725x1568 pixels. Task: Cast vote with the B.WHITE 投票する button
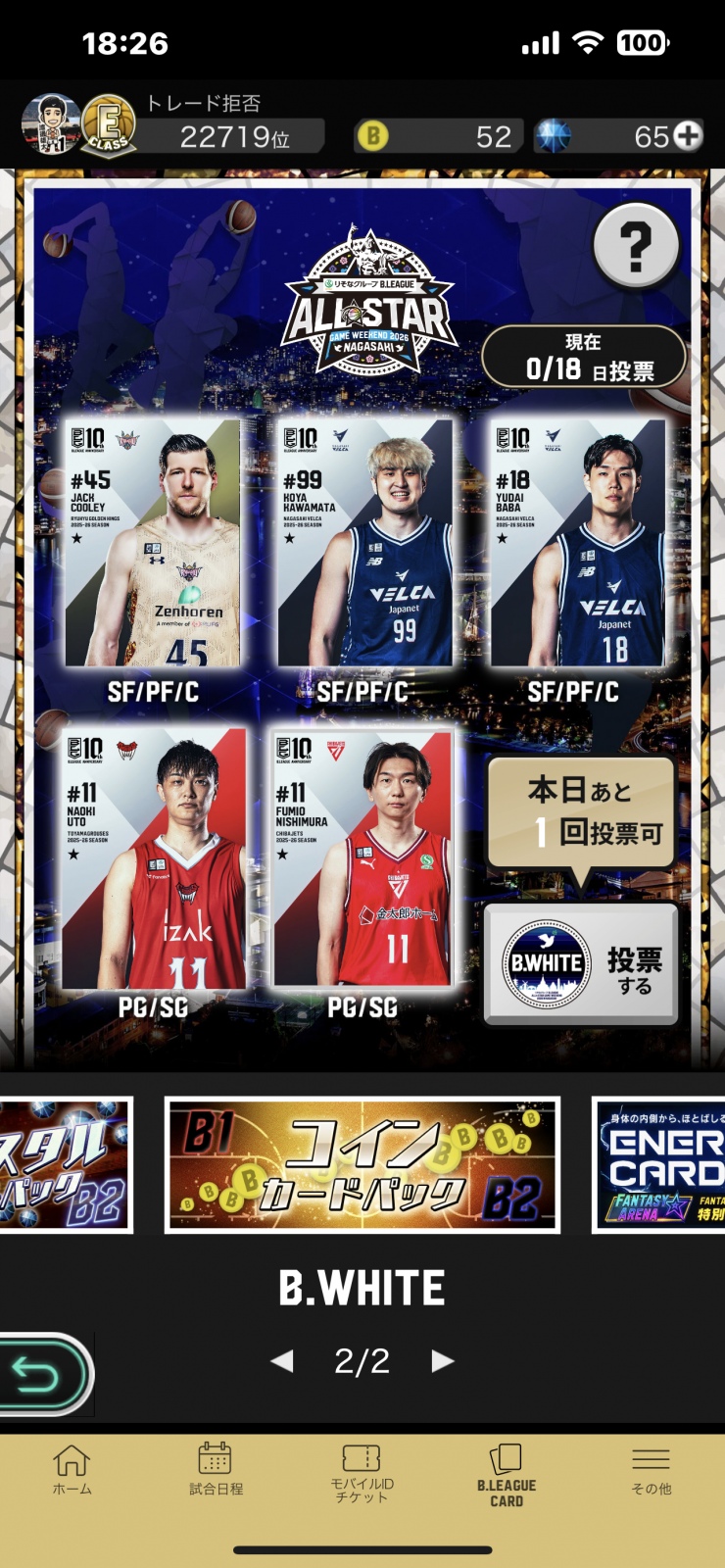[581, 964]
